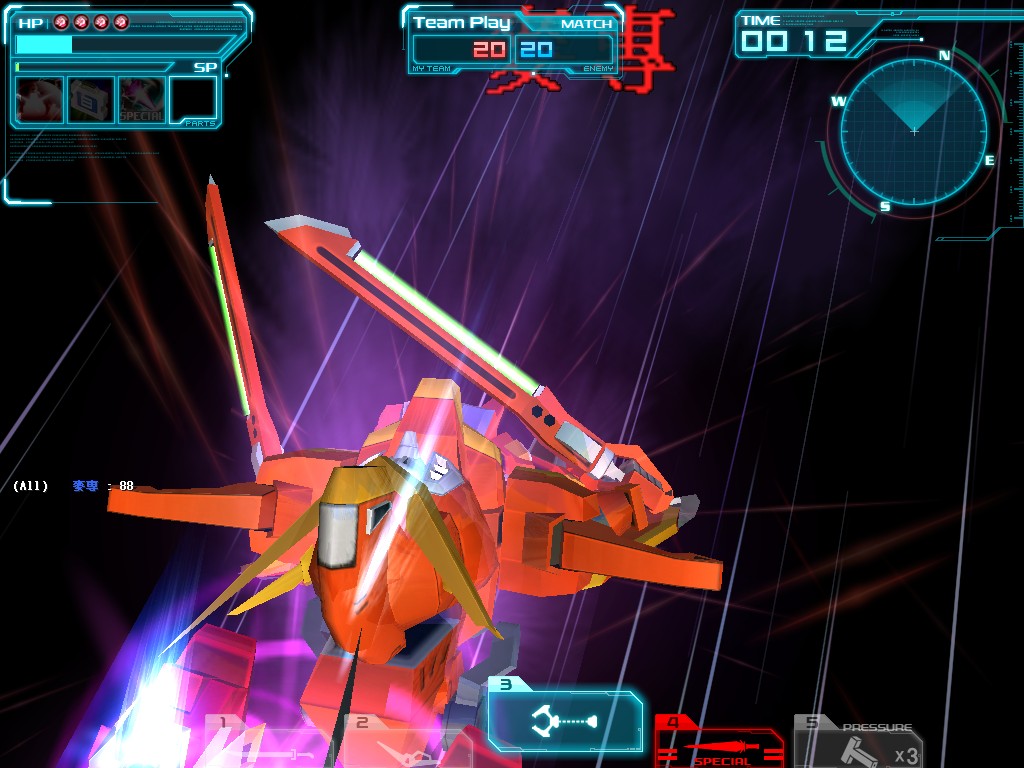Image resolution: width=1024 pixels, height=768 pixels.
Task: Select weapon slot 3 with the claw grapple icon
Action: tap(566, 720)
